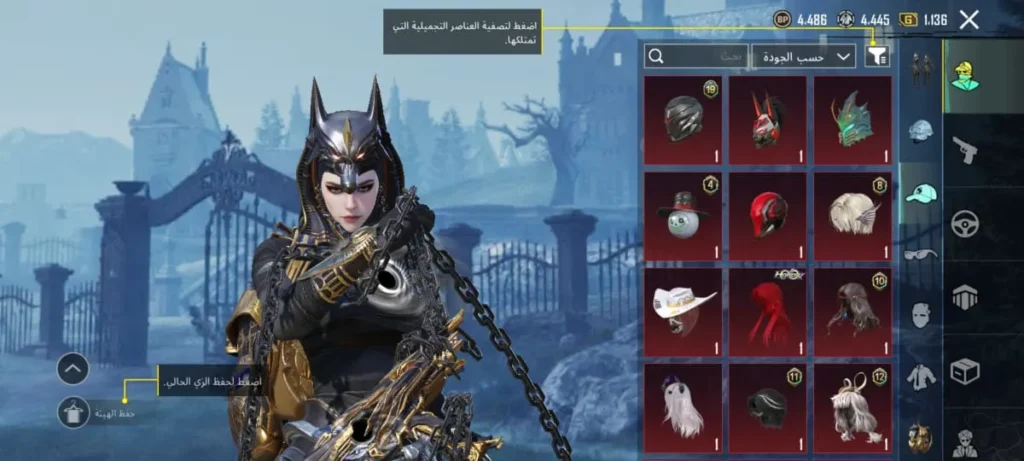The width and height of the screenshot is (1024, 461).
Task: Switch to the jacket clothing subcategory tab
Action: click(x=920, y=377)
